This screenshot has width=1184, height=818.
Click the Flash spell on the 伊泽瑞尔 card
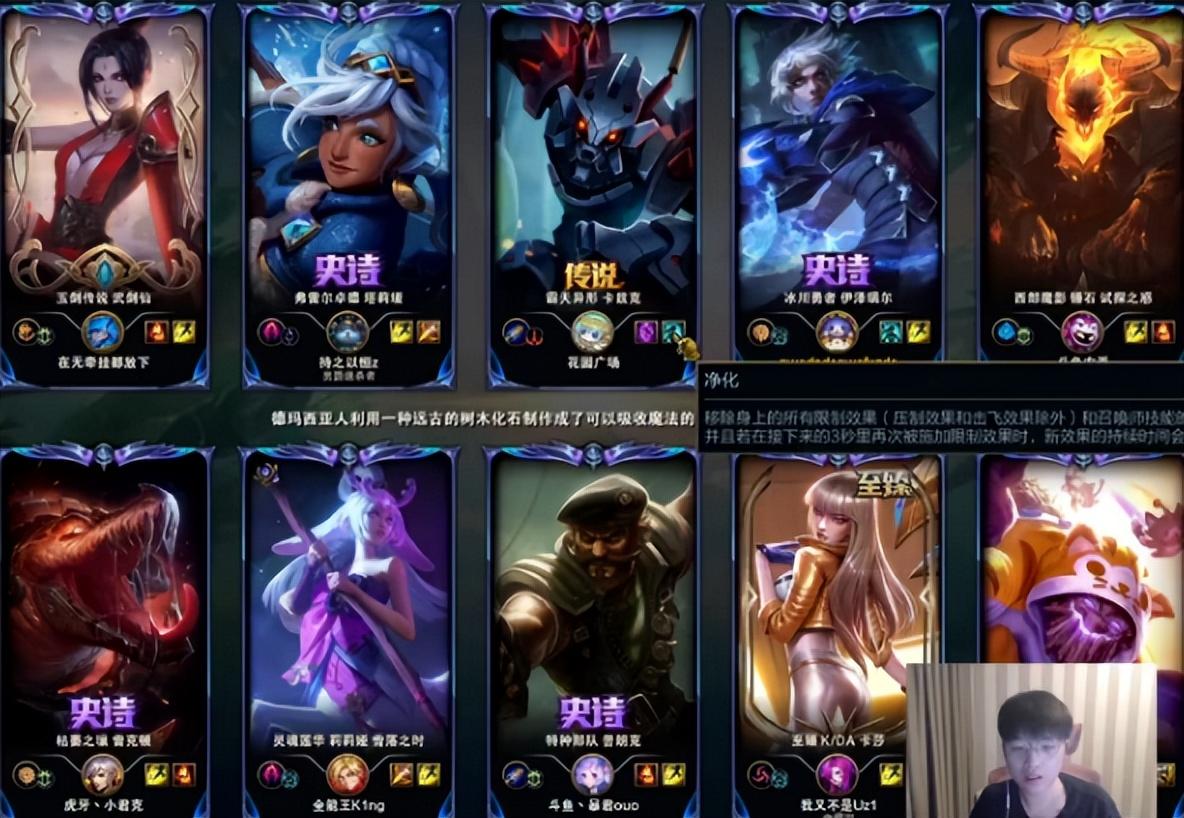coord(917,331)
